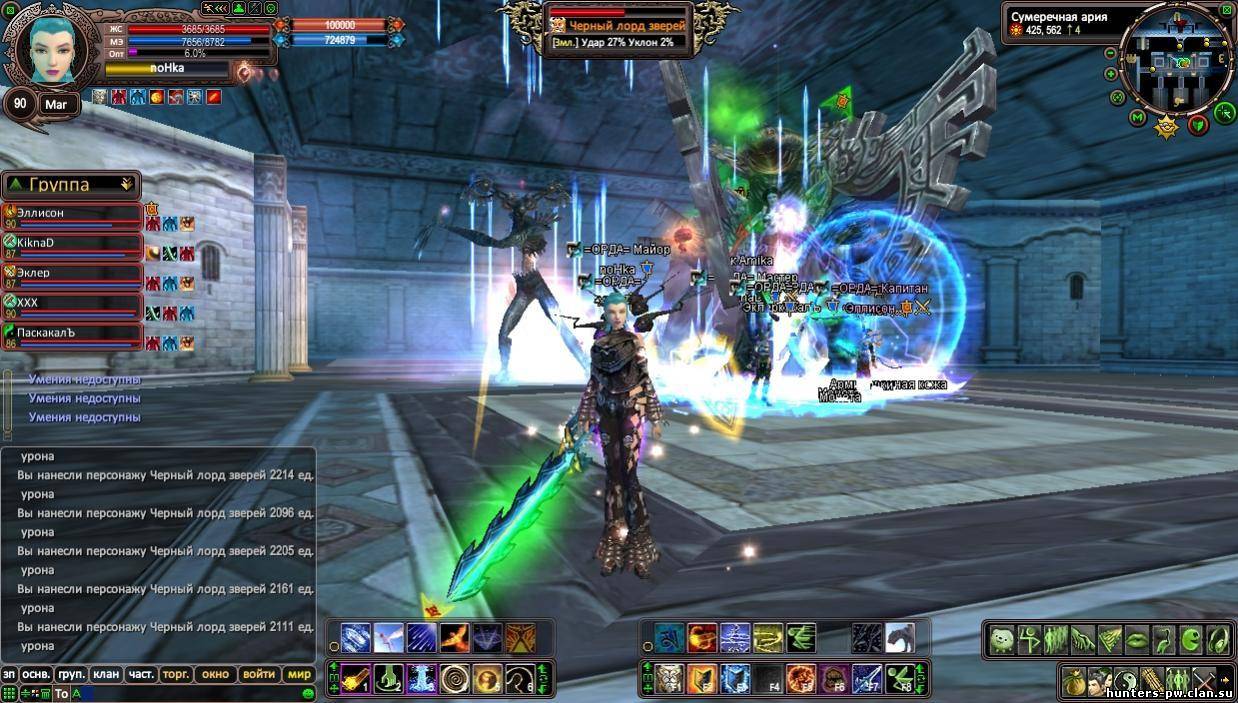Zoom in the minimap with the plus button
1238x703 pixels.
1111,74
